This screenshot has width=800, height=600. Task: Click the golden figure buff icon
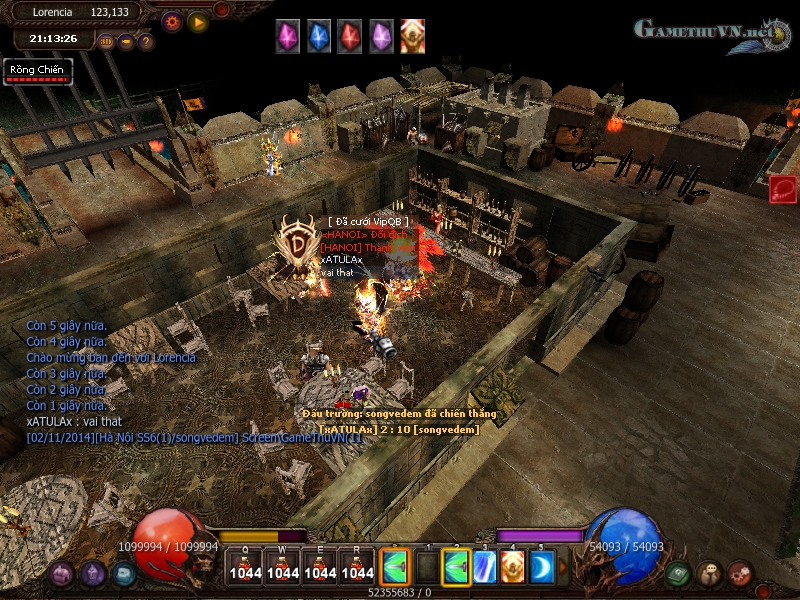pos(412,36)
